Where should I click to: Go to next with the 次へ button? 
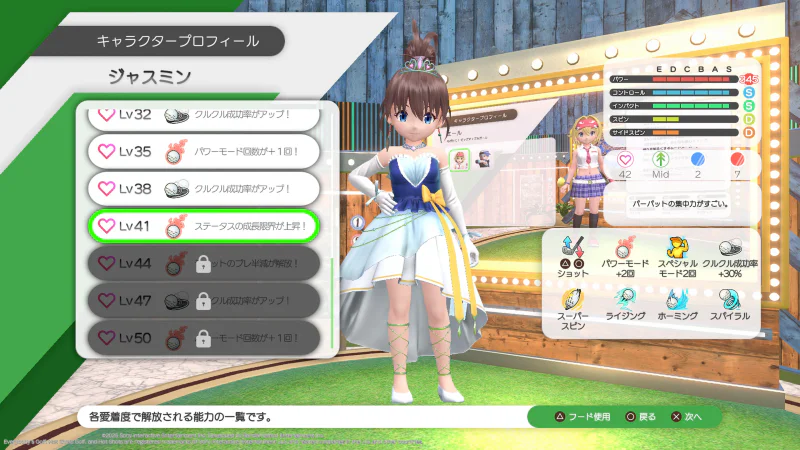pyautogui.click(x=687, y=416)
